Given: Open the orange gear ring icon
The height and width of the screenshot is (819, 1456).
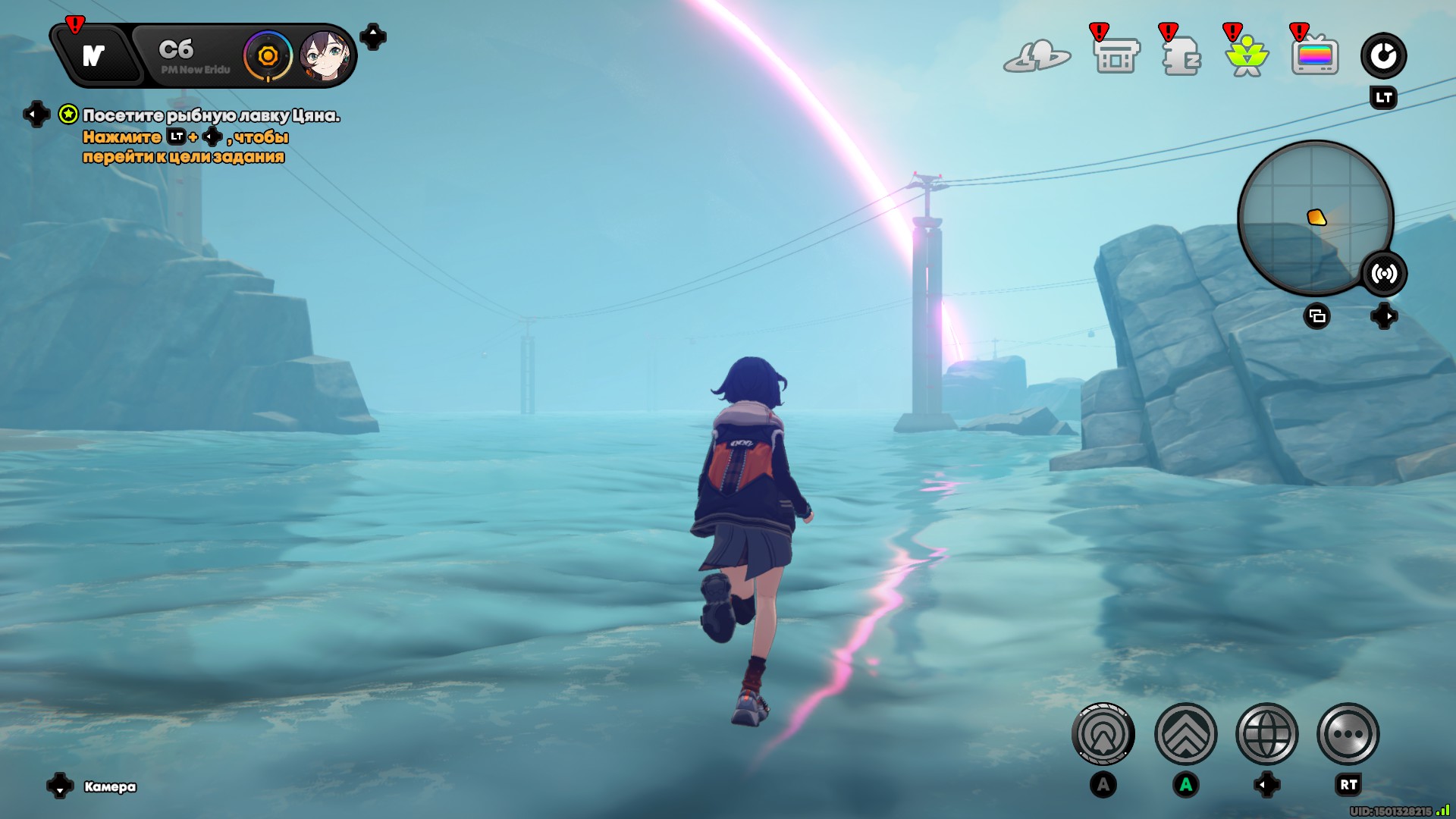Looking at the screenshot, I should pos(268,56).
